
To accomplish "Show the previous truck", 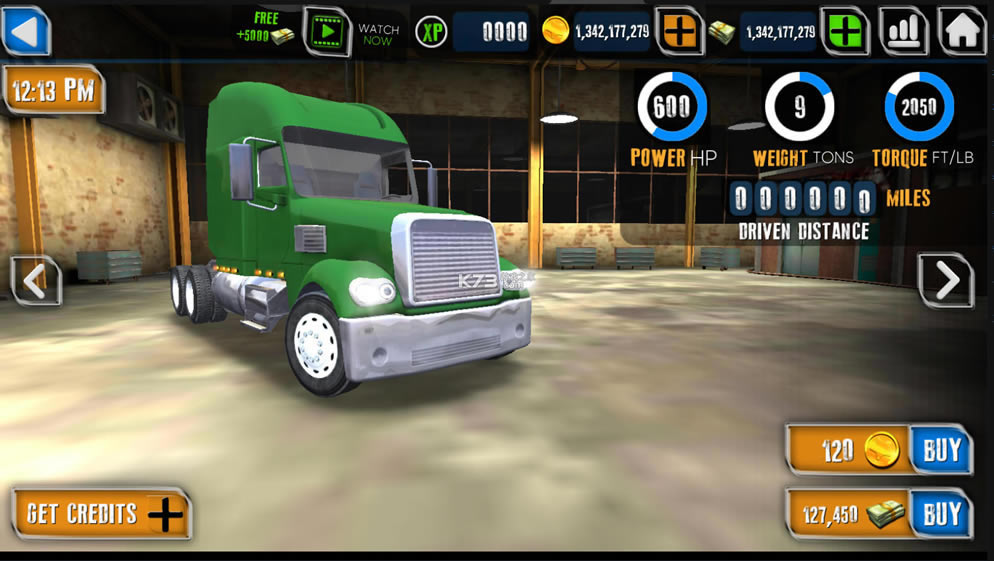I will (x=36, y=281).
